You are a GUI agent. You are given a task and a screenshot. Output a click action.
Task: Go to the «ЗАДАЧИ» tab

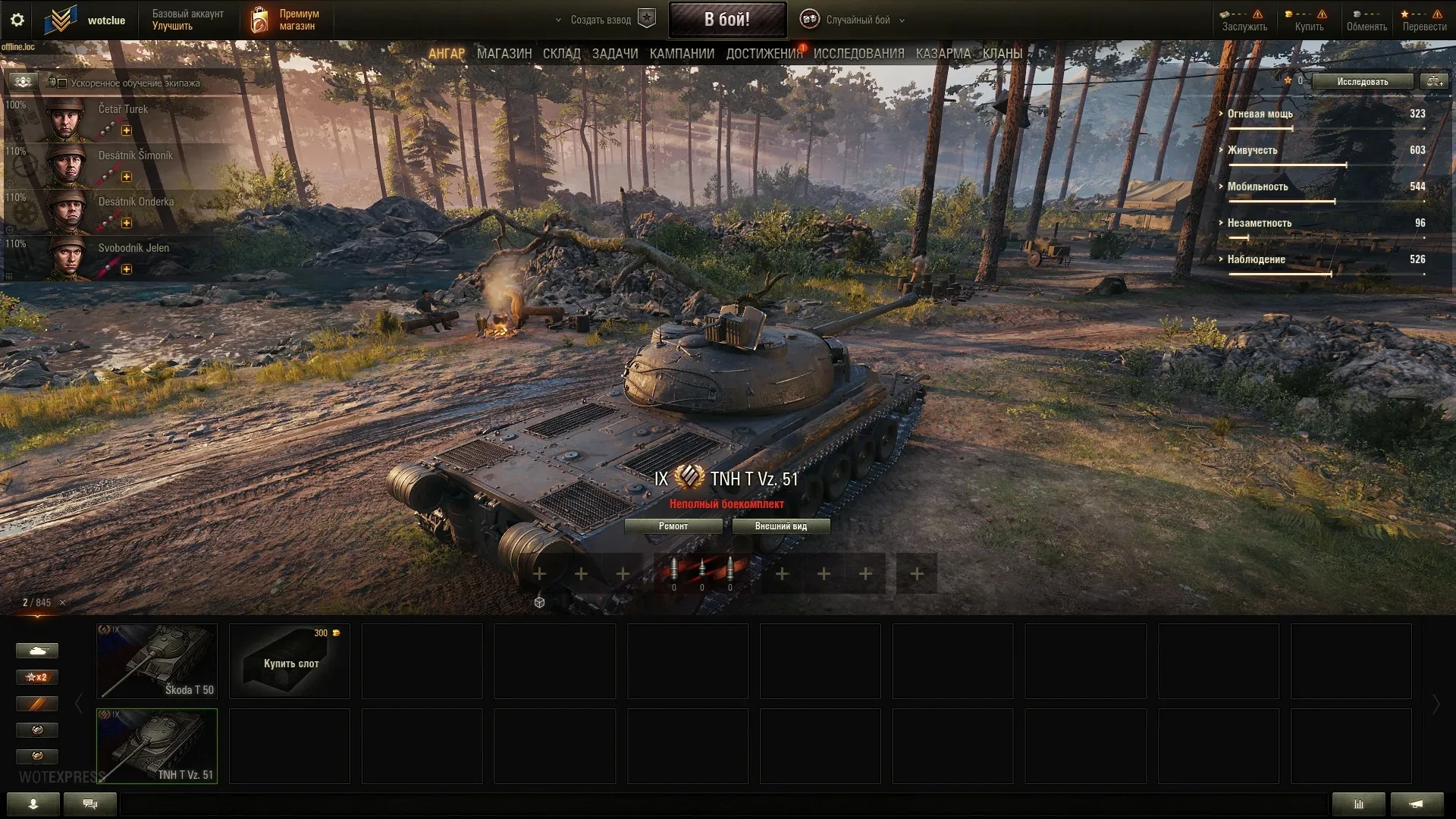coord(614,54)
